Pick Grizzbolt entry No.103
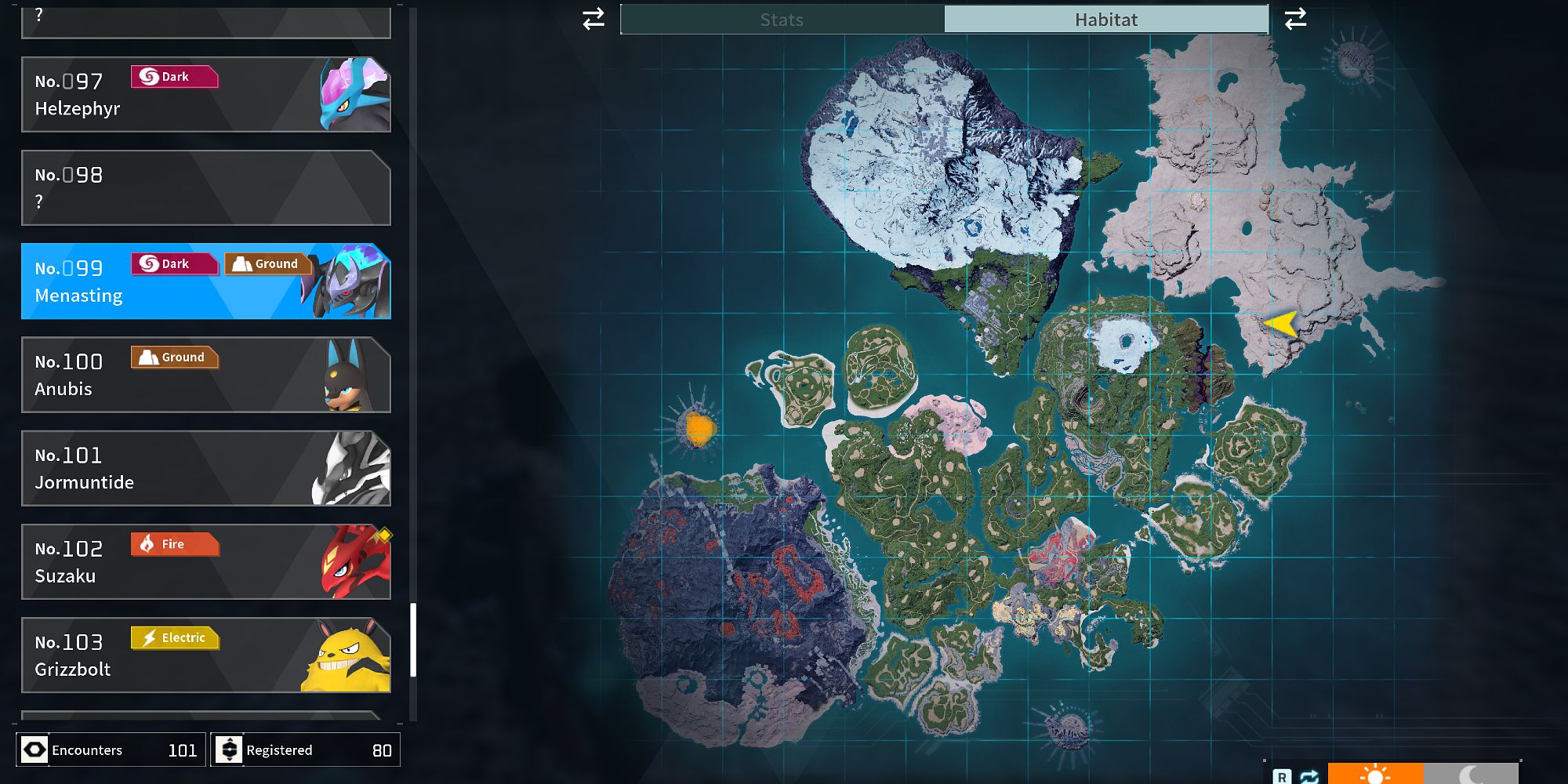This screenshot has width=1568, height=784. (x=205, y=655)
